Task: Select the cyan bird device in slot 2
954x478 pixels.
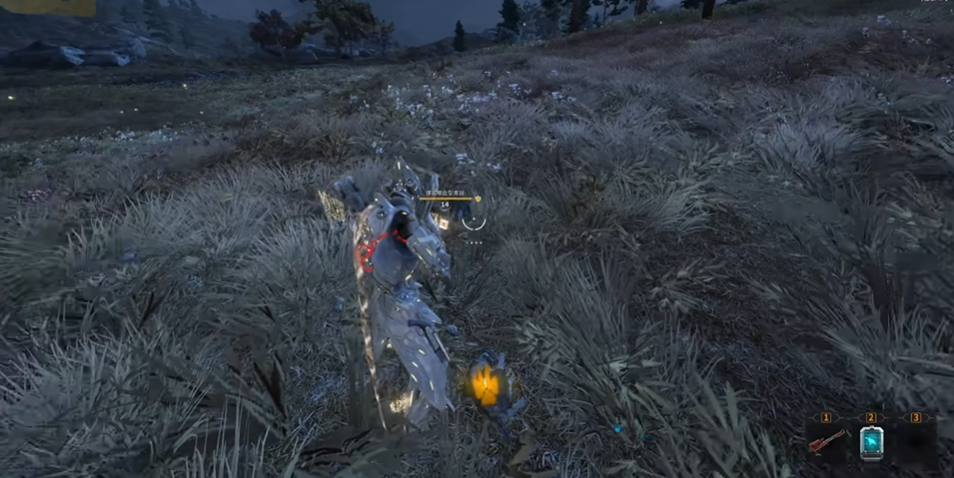Action: point(871,442)
